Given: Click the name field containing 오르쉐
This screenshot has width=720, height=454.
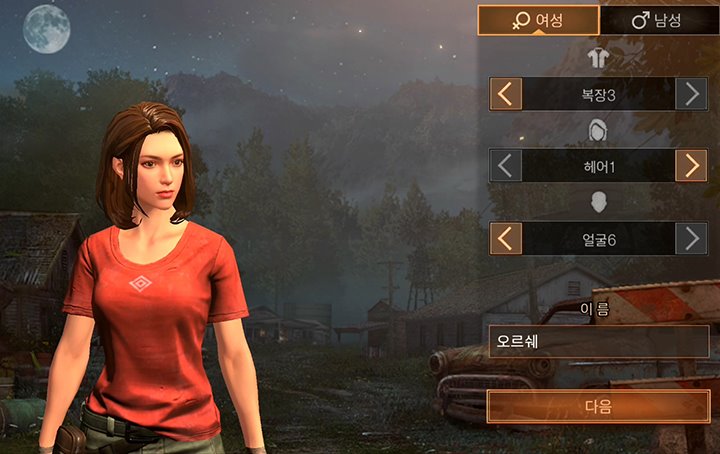Looking at the screenshot, I should 598,341.
